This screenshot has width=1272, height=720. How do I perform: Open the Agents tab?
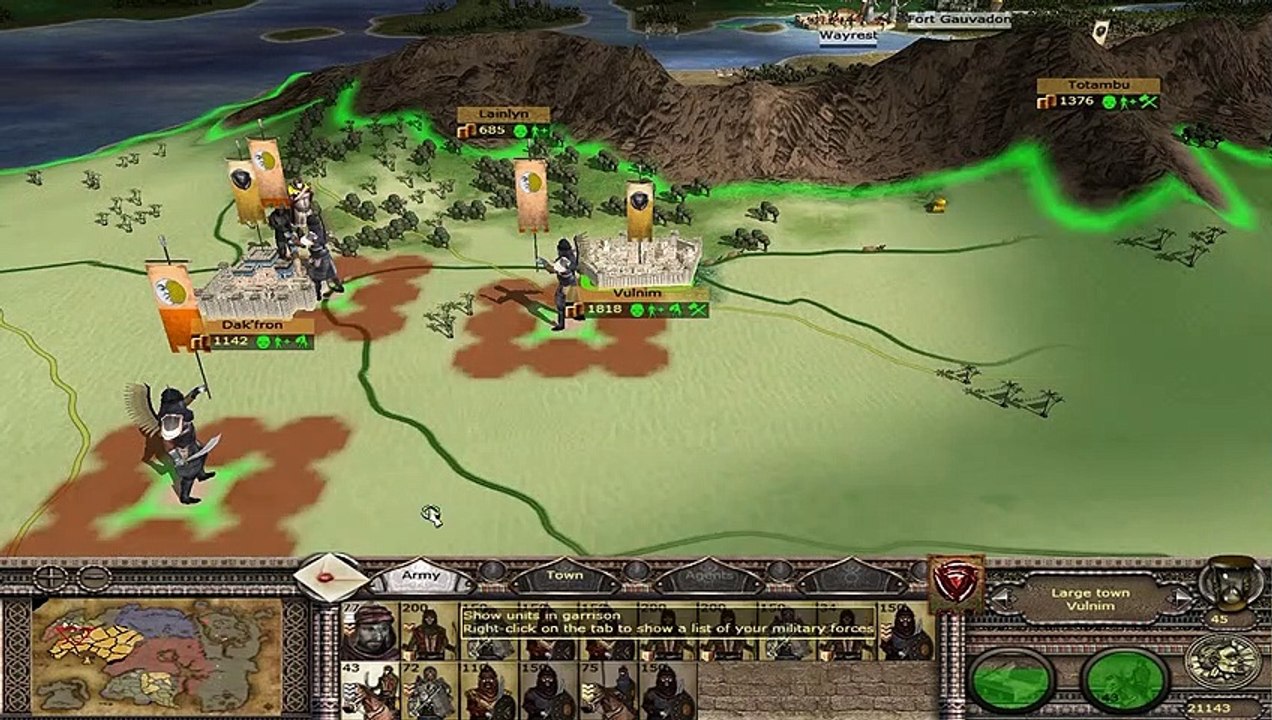coord(707,577)
